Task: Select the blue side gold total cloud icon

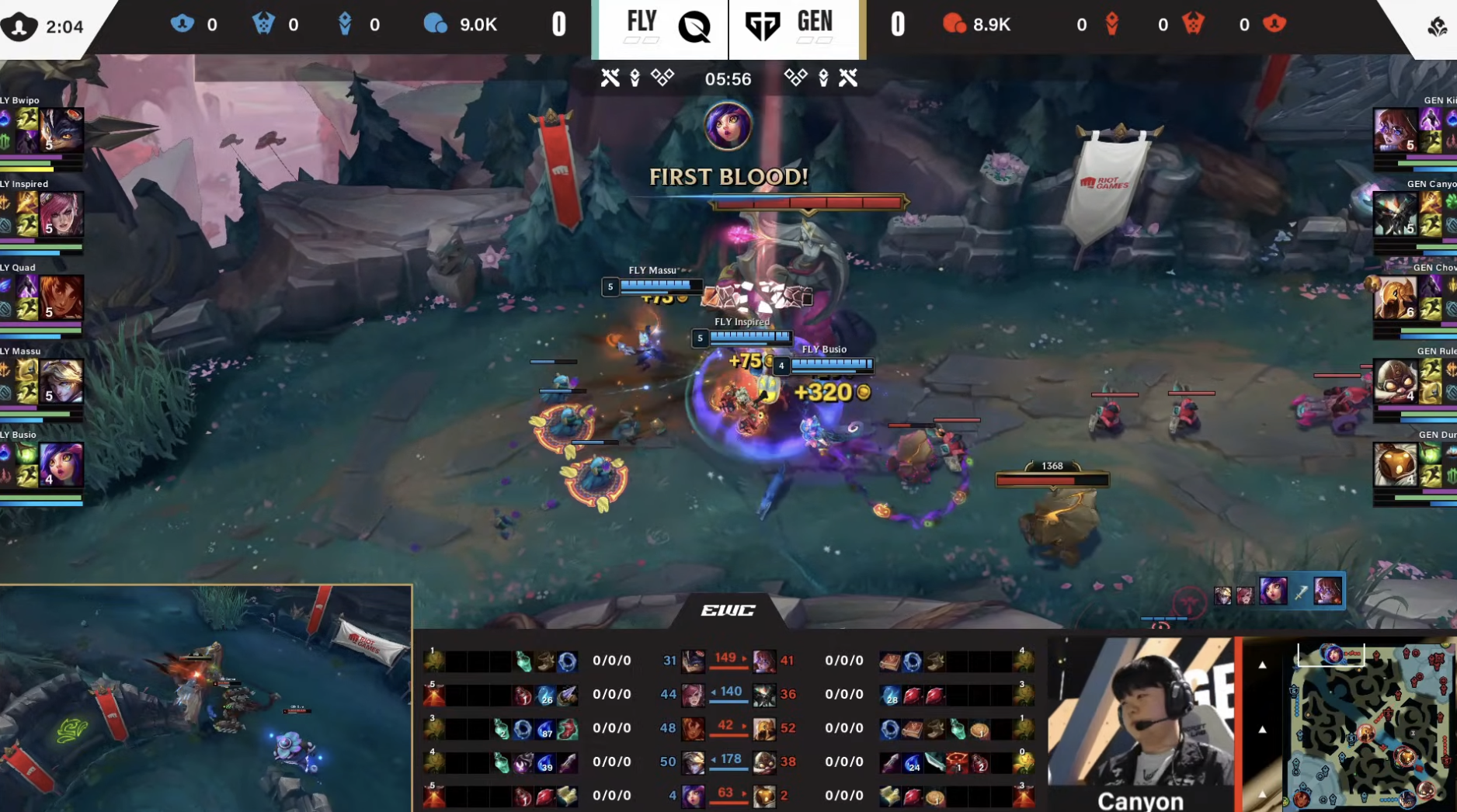Action: click(x=436, y=24)
